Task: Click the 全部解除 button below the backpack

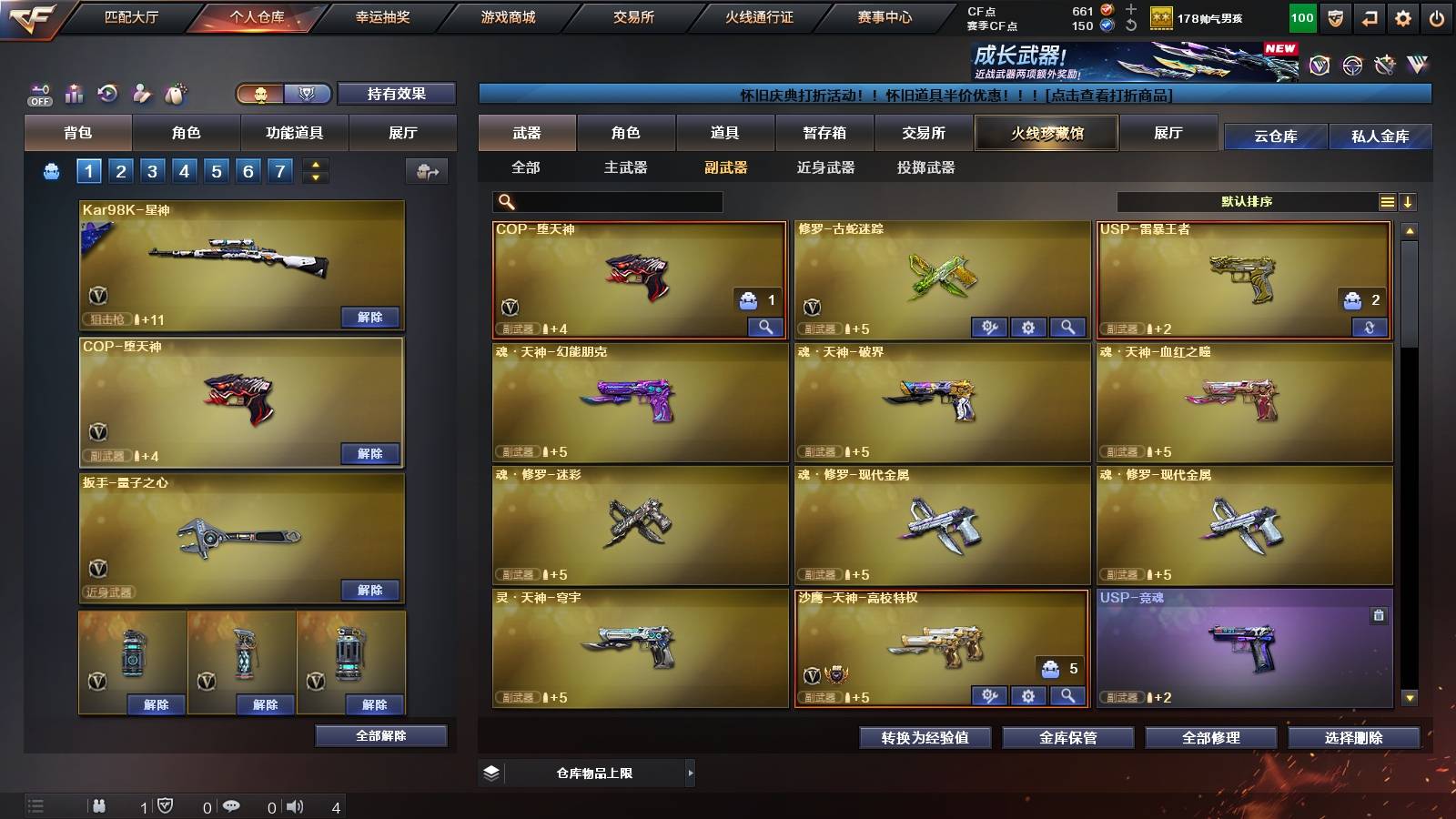Action: pyautogui.click(x=380, y=735)
